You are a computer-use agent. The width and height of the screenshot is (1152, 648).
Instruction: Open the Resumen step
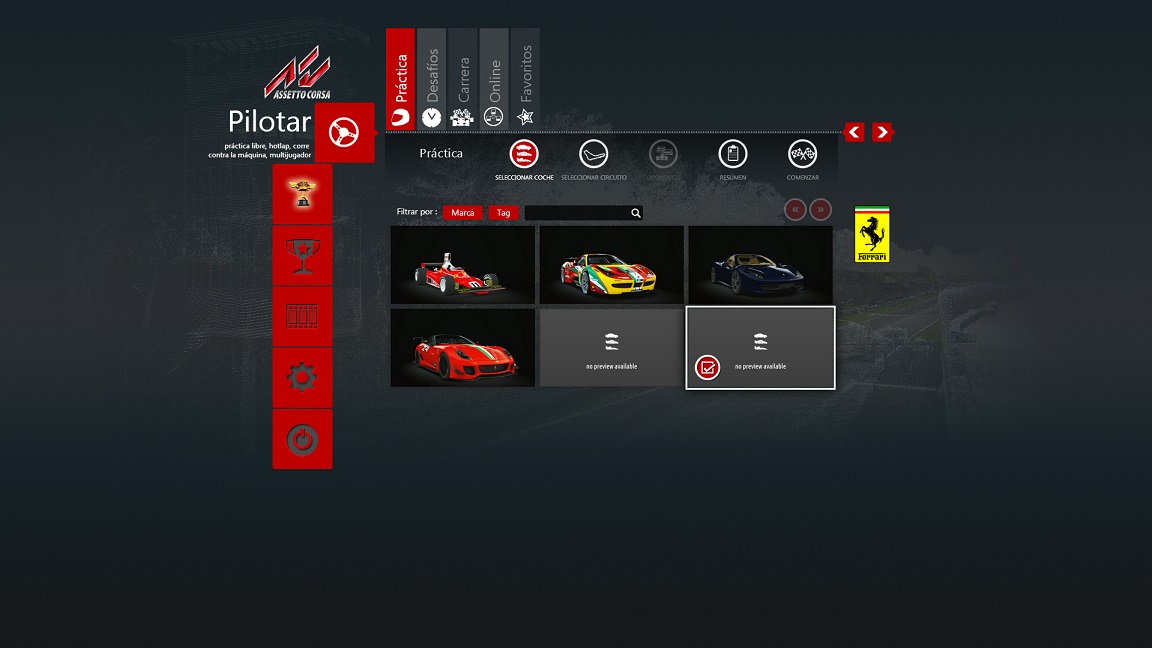pyautogui.click(x=733, y=155)
